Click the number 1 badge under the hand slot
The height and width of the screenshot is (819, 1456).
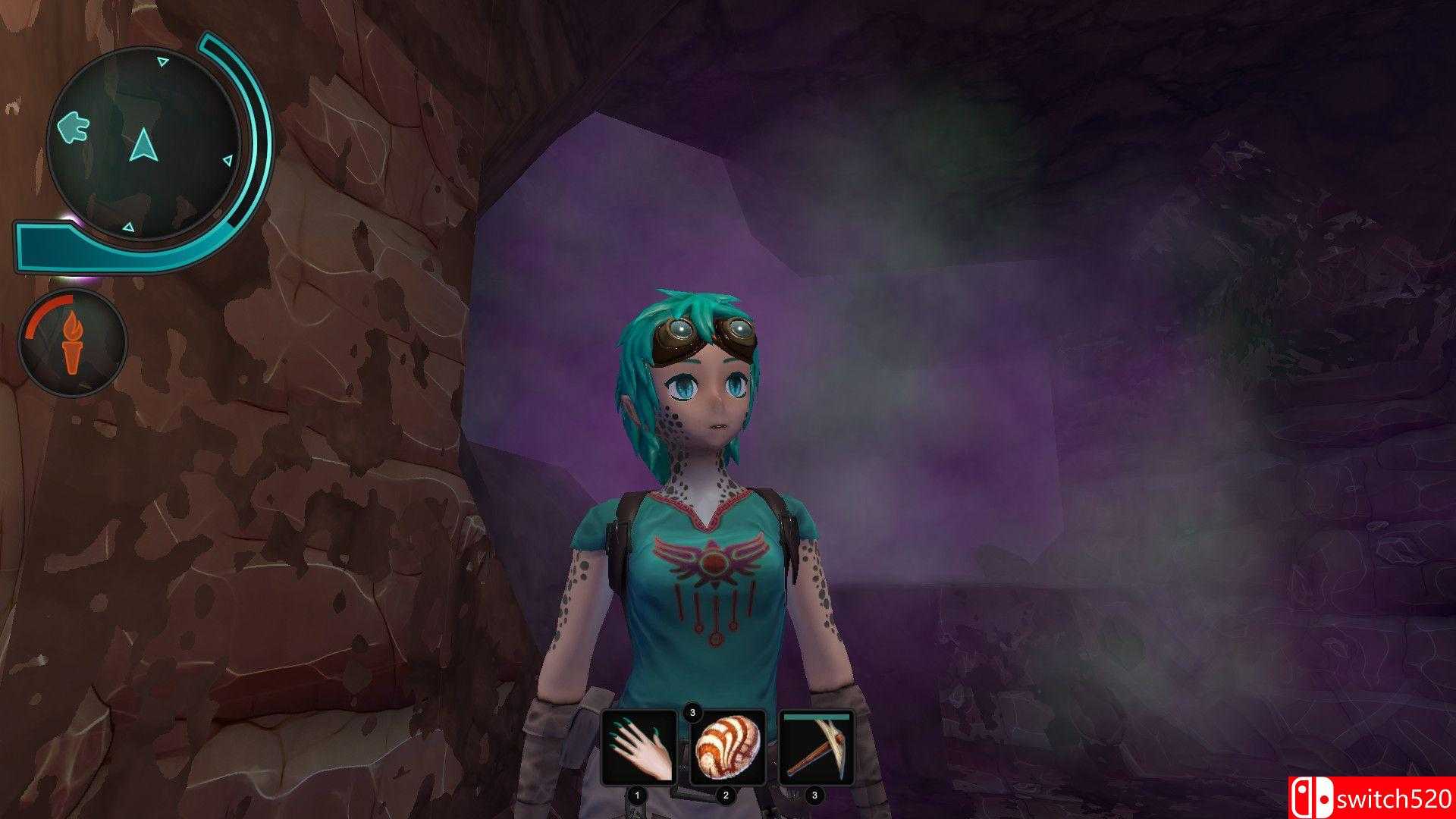tap(637, 795)
